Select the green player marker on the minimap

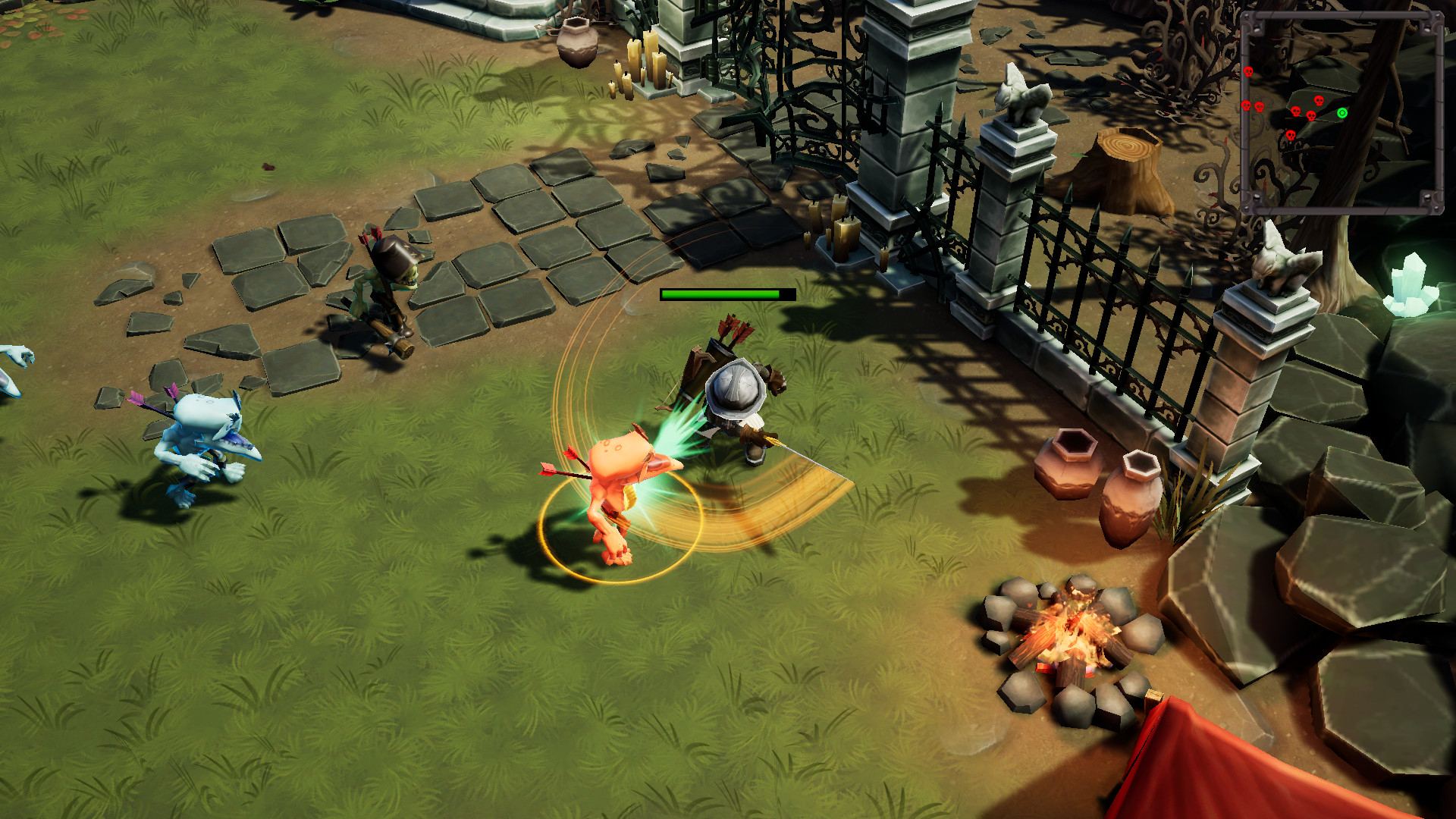click(x=1342, y=114)
